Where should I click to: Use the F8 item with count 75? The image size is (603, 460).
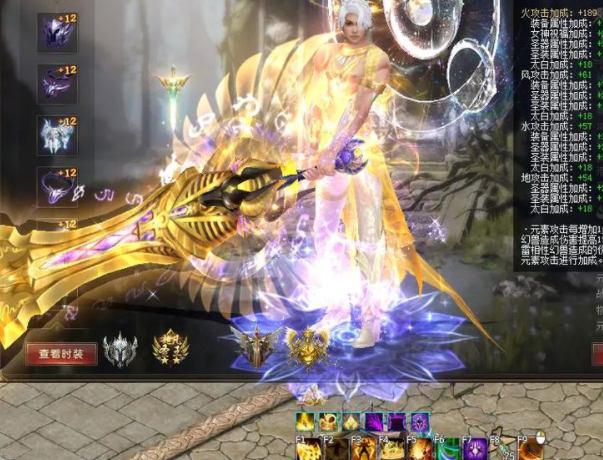tap(502, 449)
